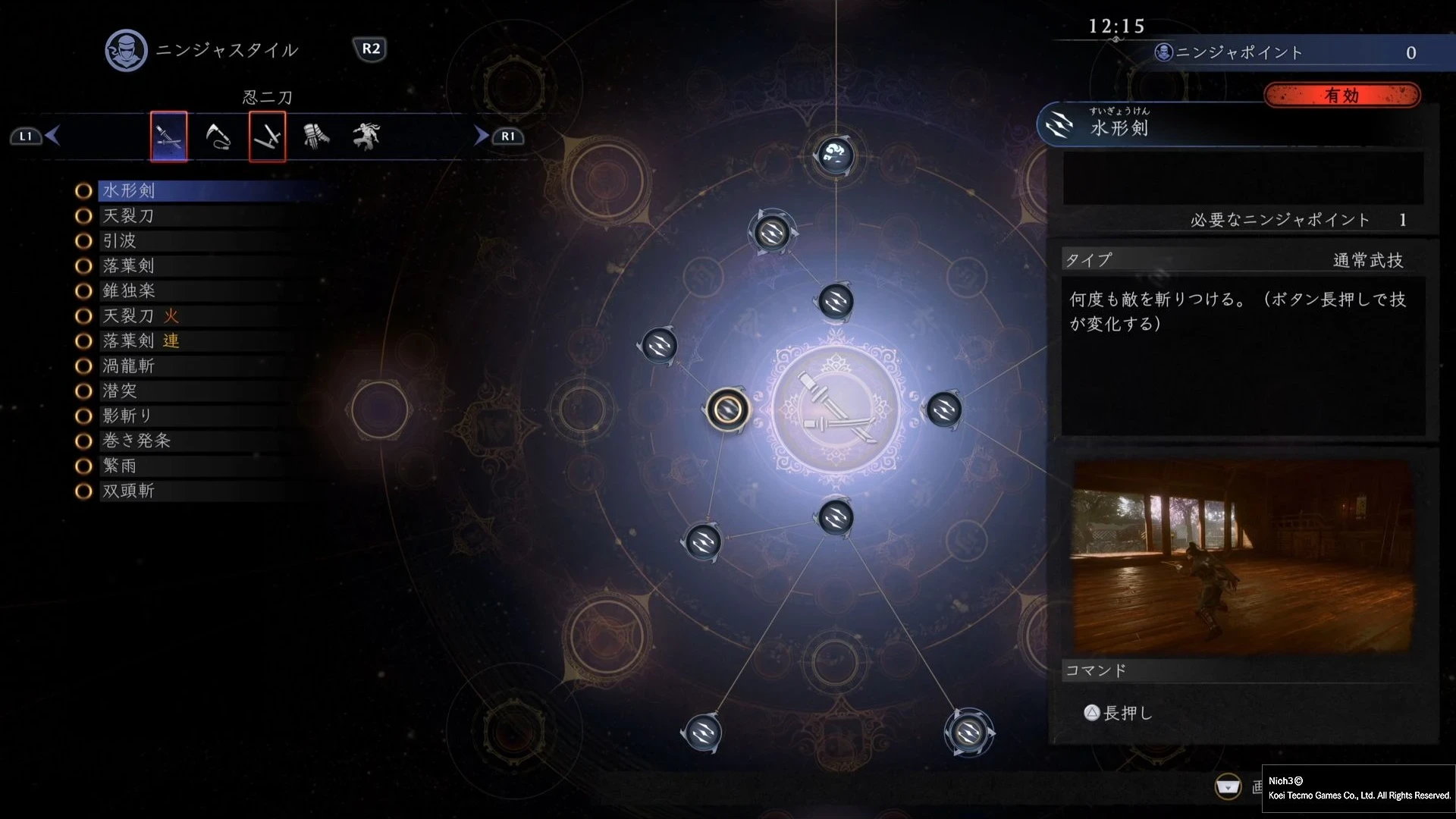Screen dimensions: 1456x819
Task: Select the 渦龍斬 skill row
Action: tap(129, 366)
